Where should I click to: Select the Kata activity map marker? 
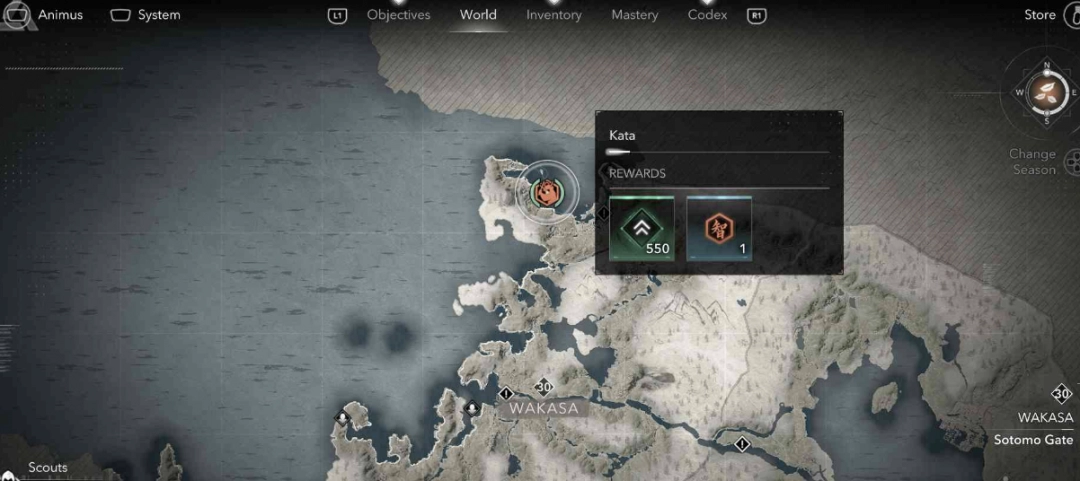(547, 191)
